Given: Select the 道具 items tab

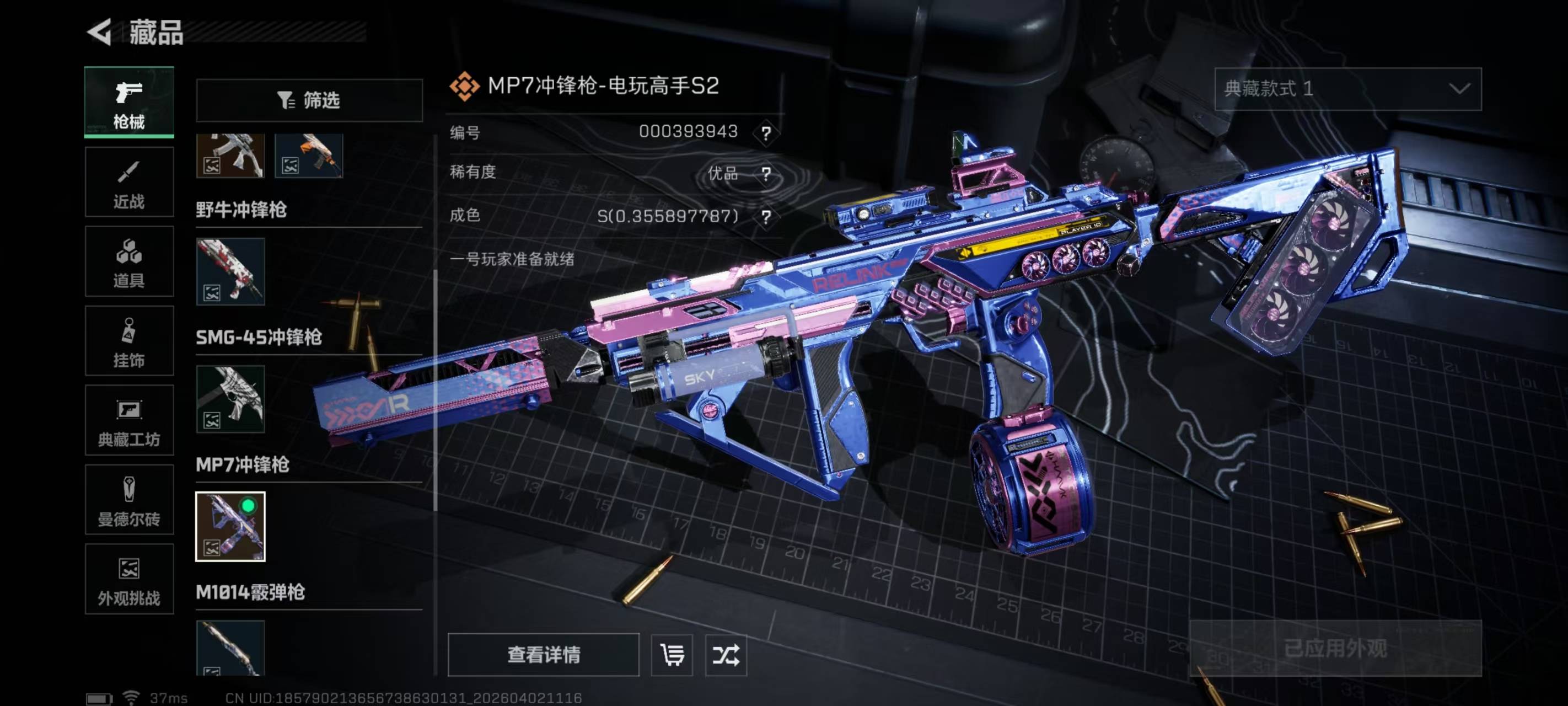Looking at the screenshot, I should (129, 262).
